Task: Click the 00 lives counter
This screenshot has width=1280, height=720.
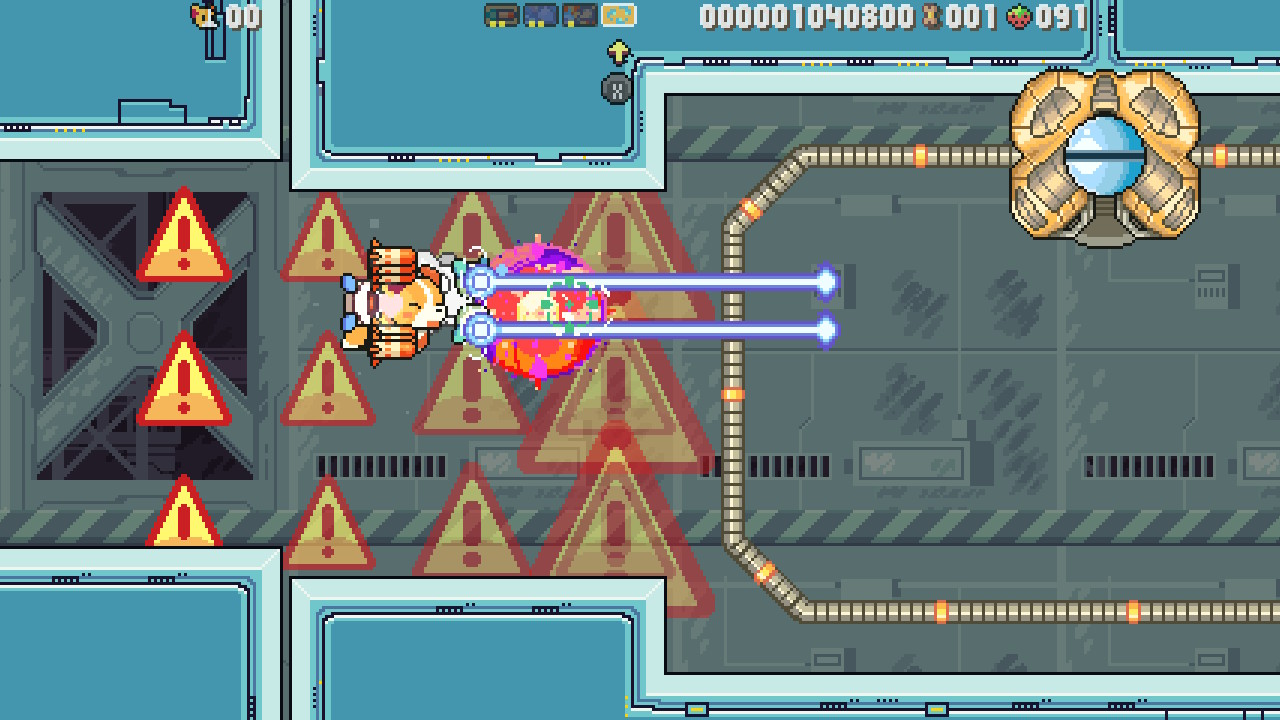Action: [x=243, y=16]
